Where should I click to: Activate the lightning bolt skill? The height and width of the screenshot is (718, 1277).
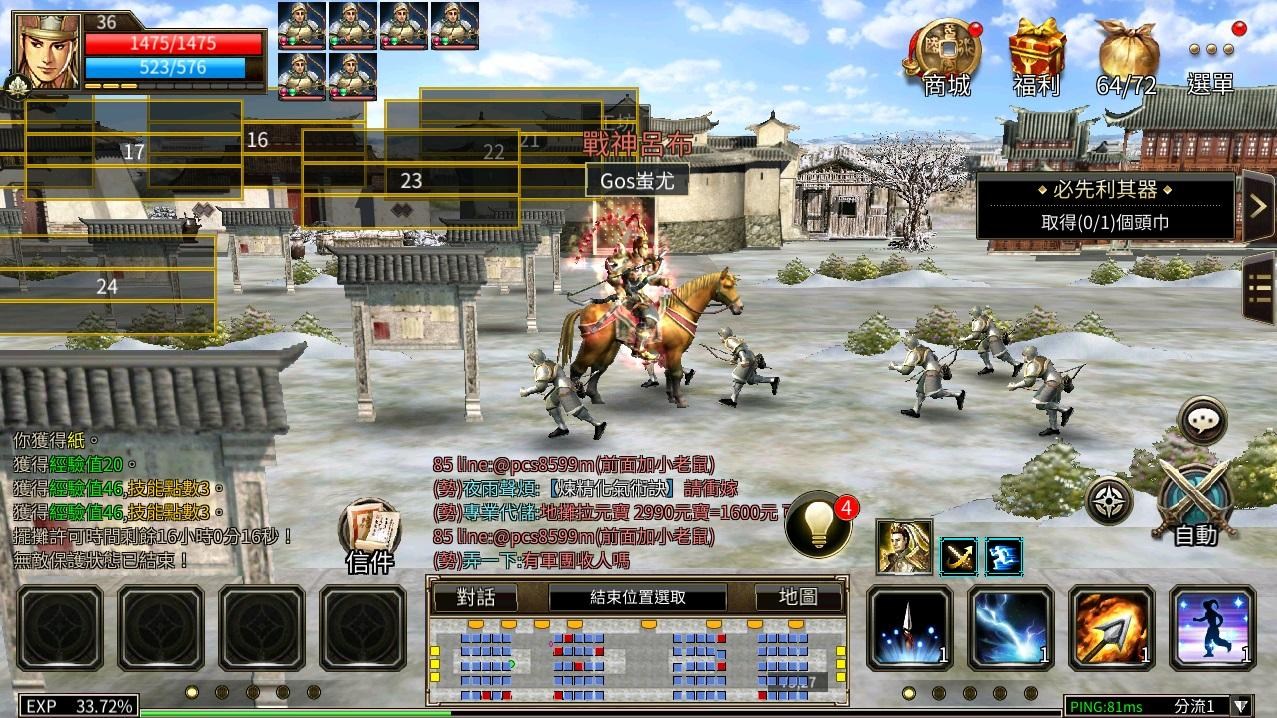1010,628
